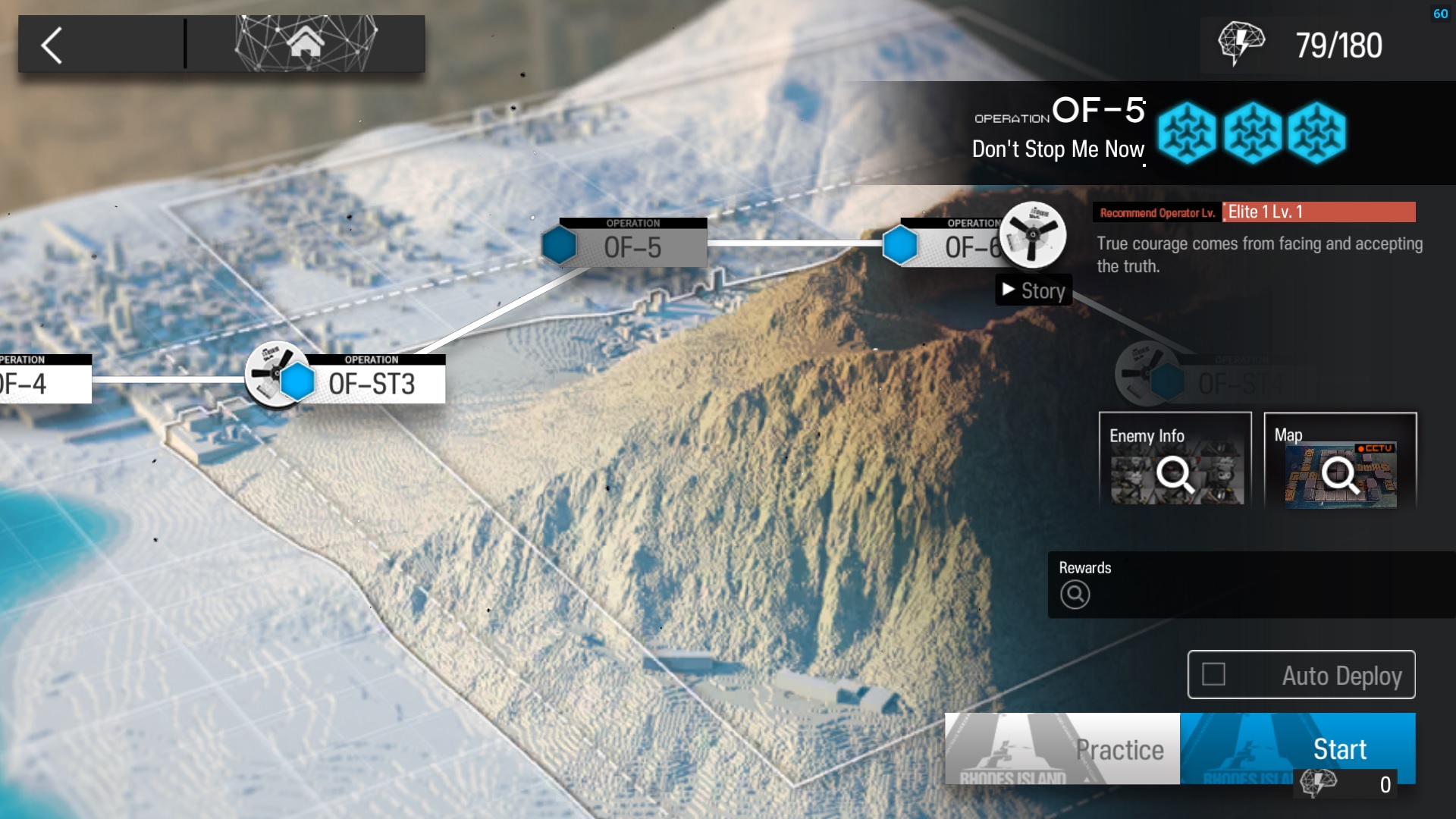This screenshot has height=819, width=1456.
Task: Go back with the arrow button
Action: click(52, 45)
